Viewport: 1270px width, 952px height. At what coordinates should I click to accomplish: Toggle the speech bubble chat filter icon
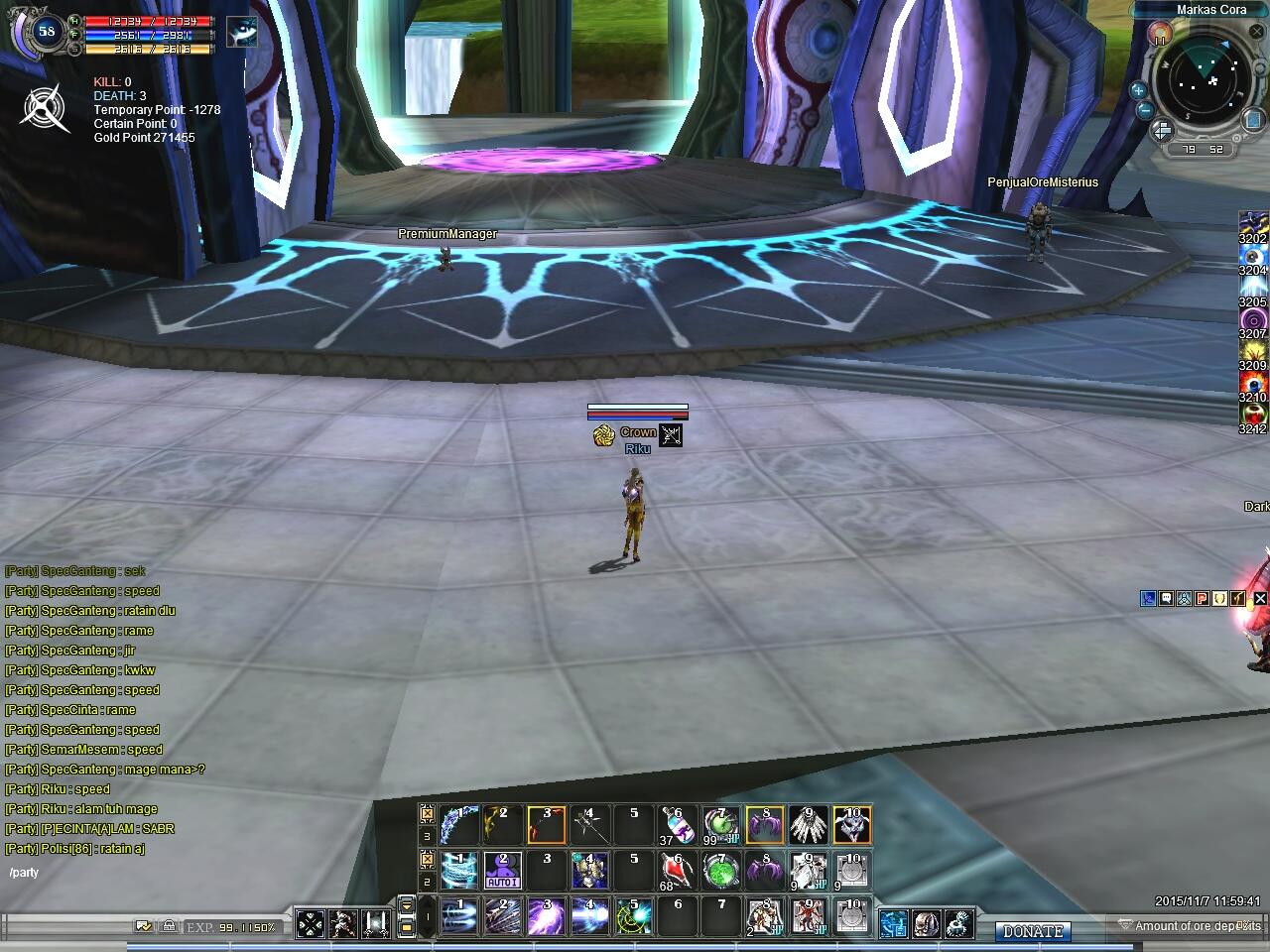[x=1166, y=598]
